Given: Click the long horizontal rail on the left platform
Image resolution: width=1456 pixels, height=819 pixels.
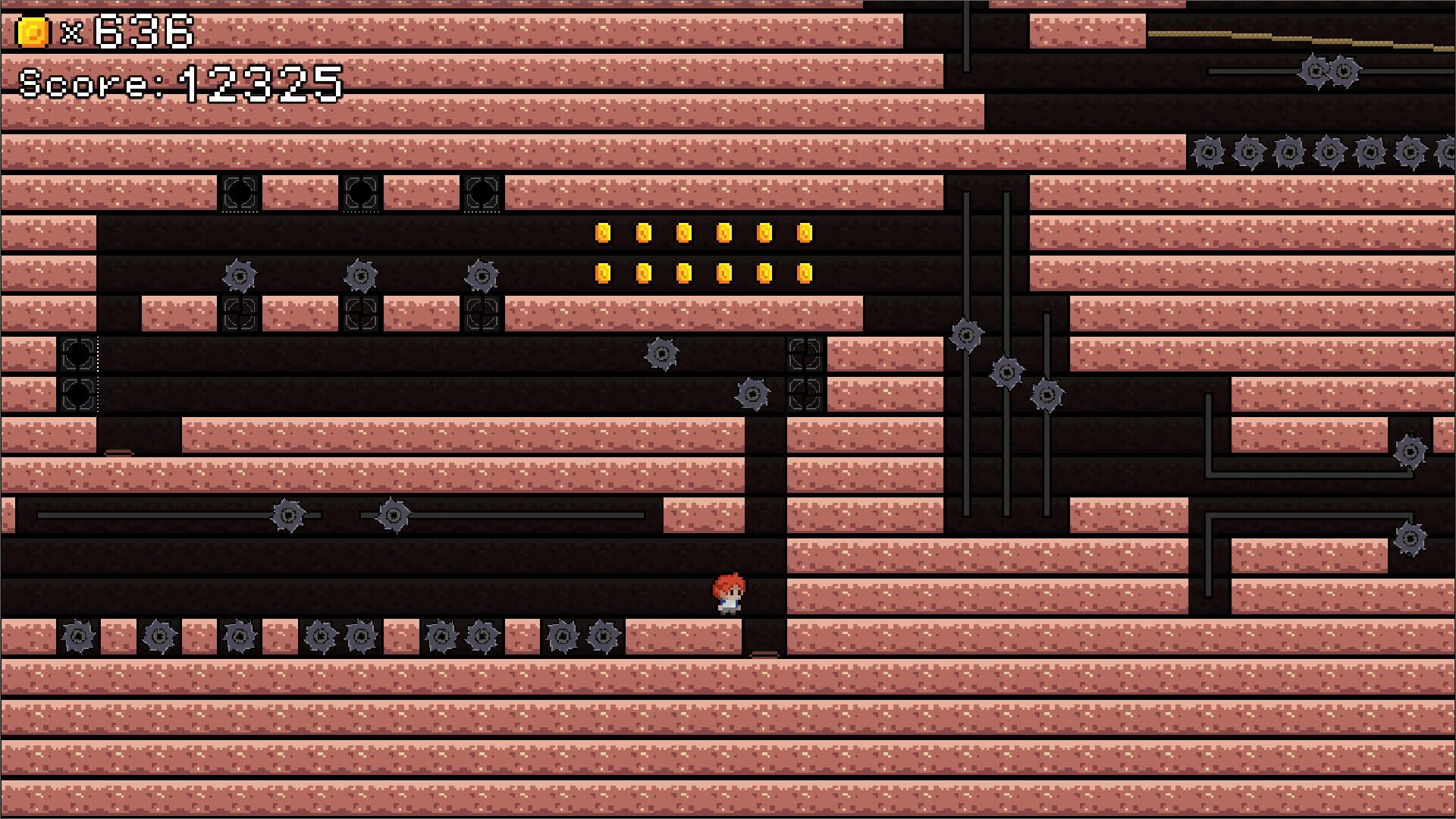Looking at the screenshot, I should [x=152, y=516].
